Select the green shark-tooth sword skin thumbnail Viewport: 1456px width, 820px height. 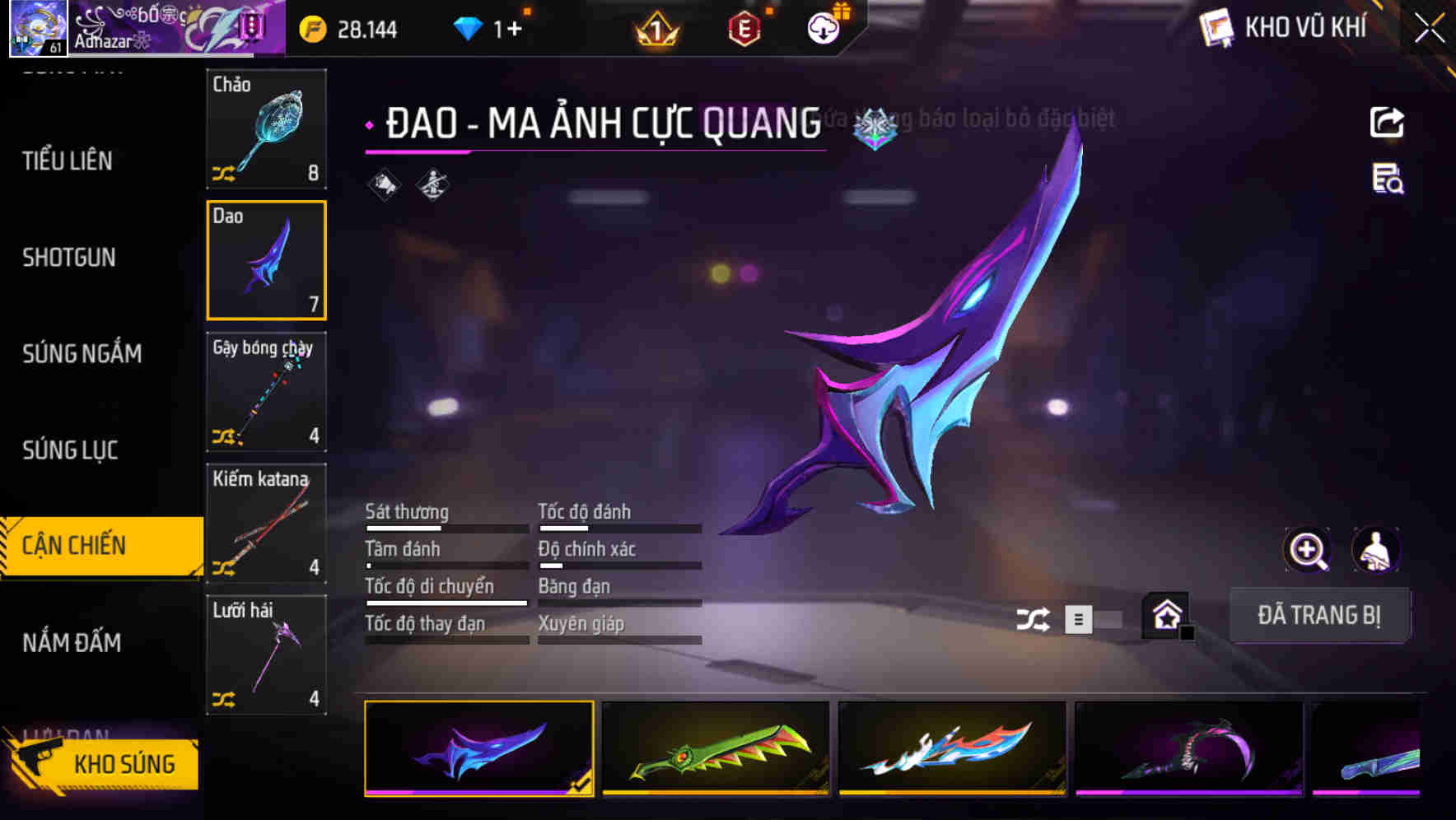pos(715,749)
